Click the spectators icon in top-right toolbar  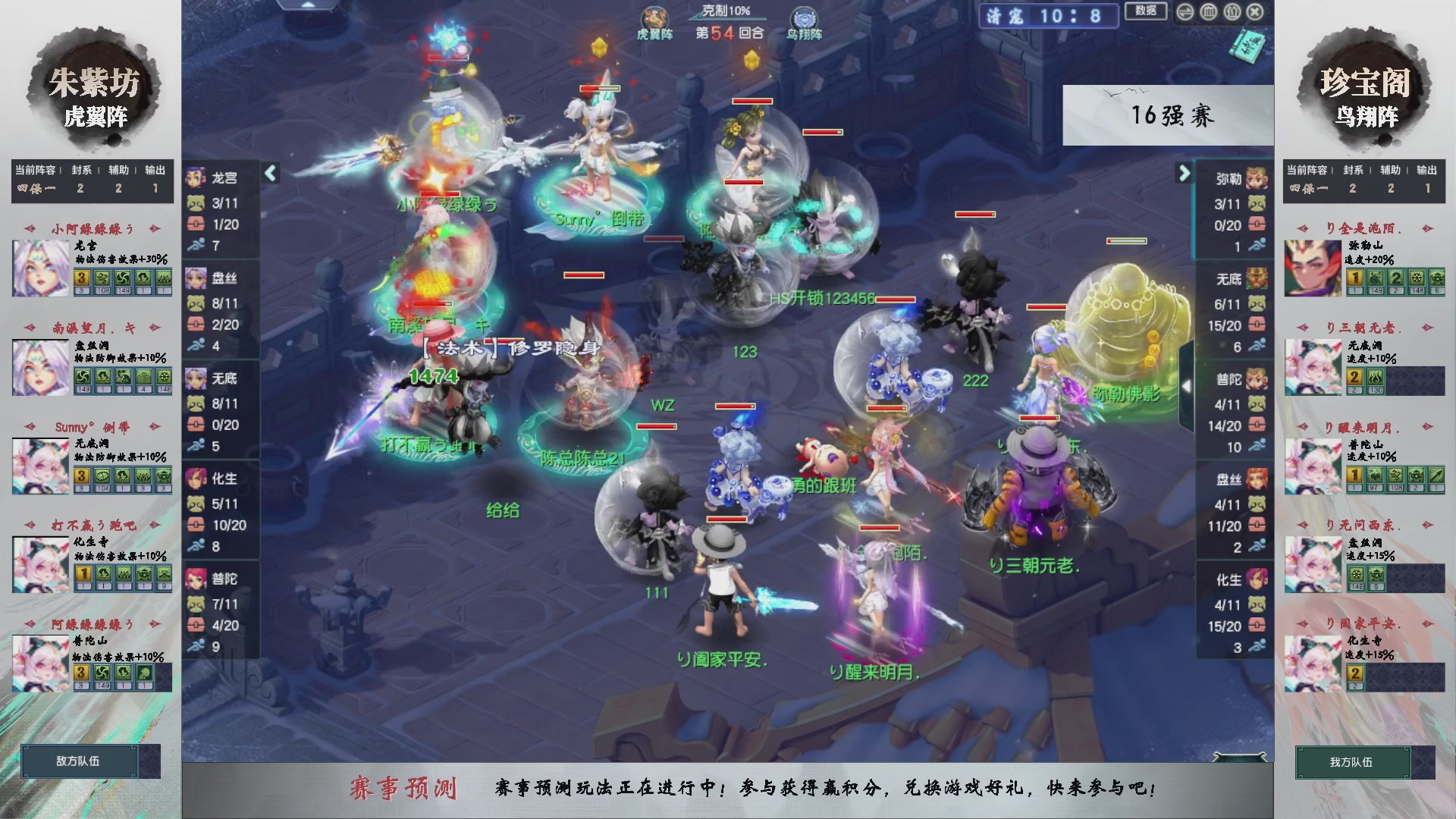pyautogui.click(x=1232, y=12)
